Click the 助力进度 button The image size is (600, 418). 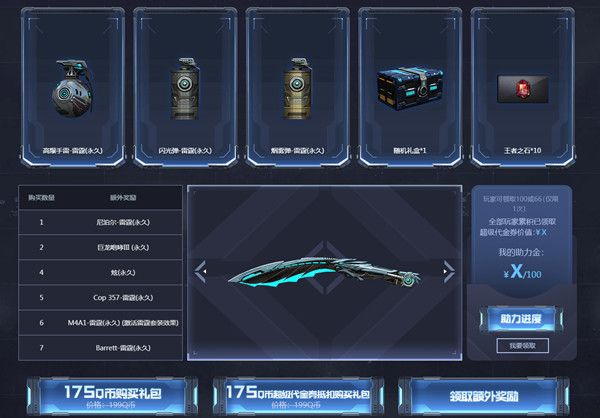coord(522,318)
